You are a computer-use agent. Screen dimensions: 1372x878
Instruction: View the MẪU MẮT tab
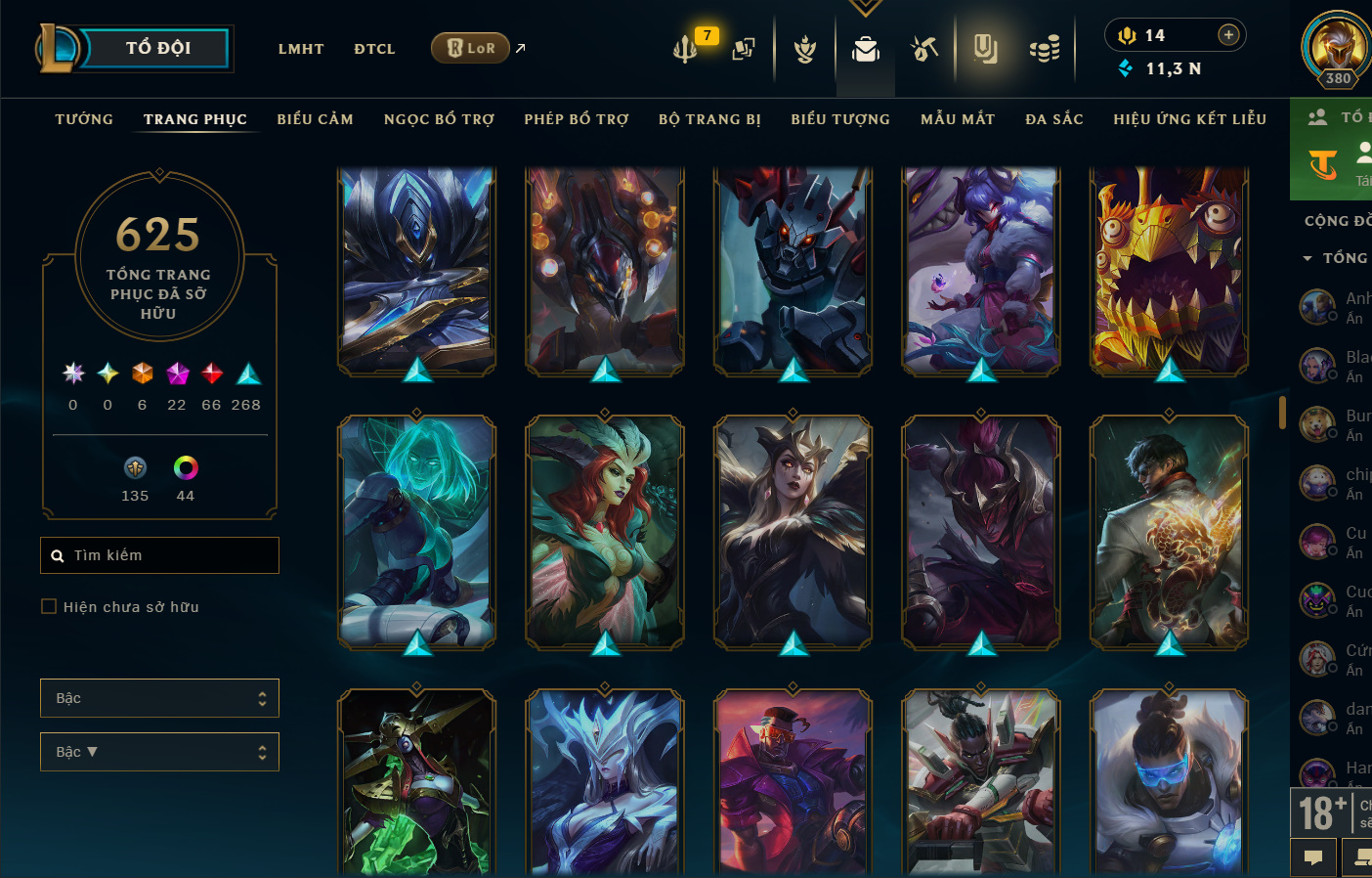958,119
